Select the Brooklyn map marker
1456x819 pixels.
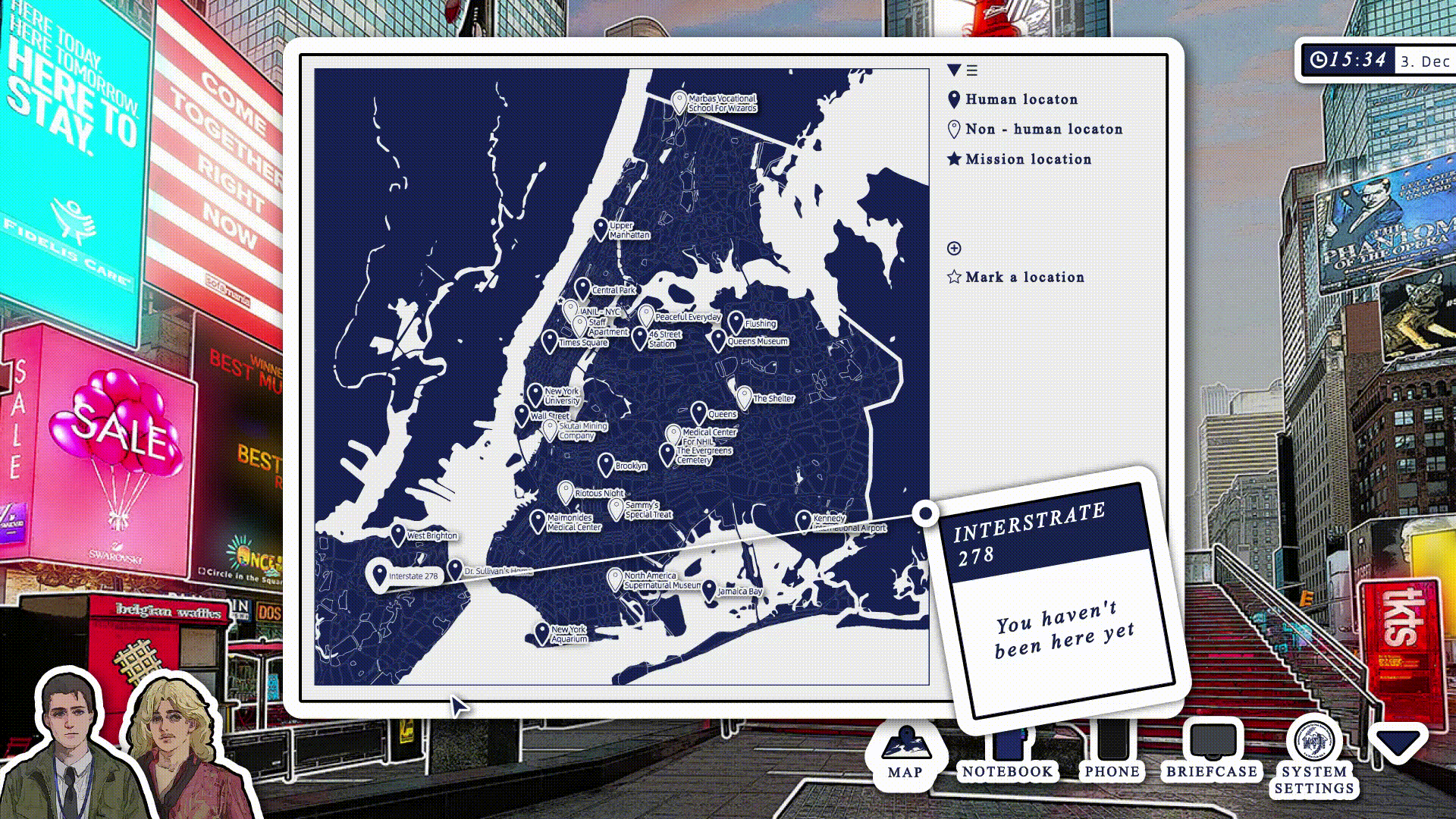605,463
